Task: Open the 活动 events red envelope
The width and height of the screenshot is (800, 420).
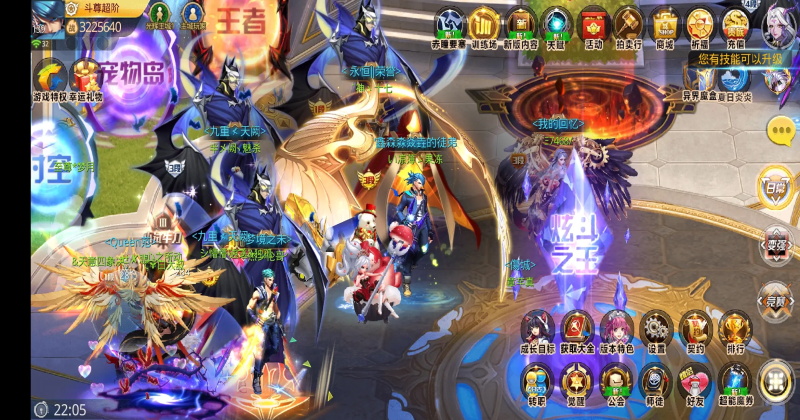Action: pyautogui.click(x=593, y=25)
